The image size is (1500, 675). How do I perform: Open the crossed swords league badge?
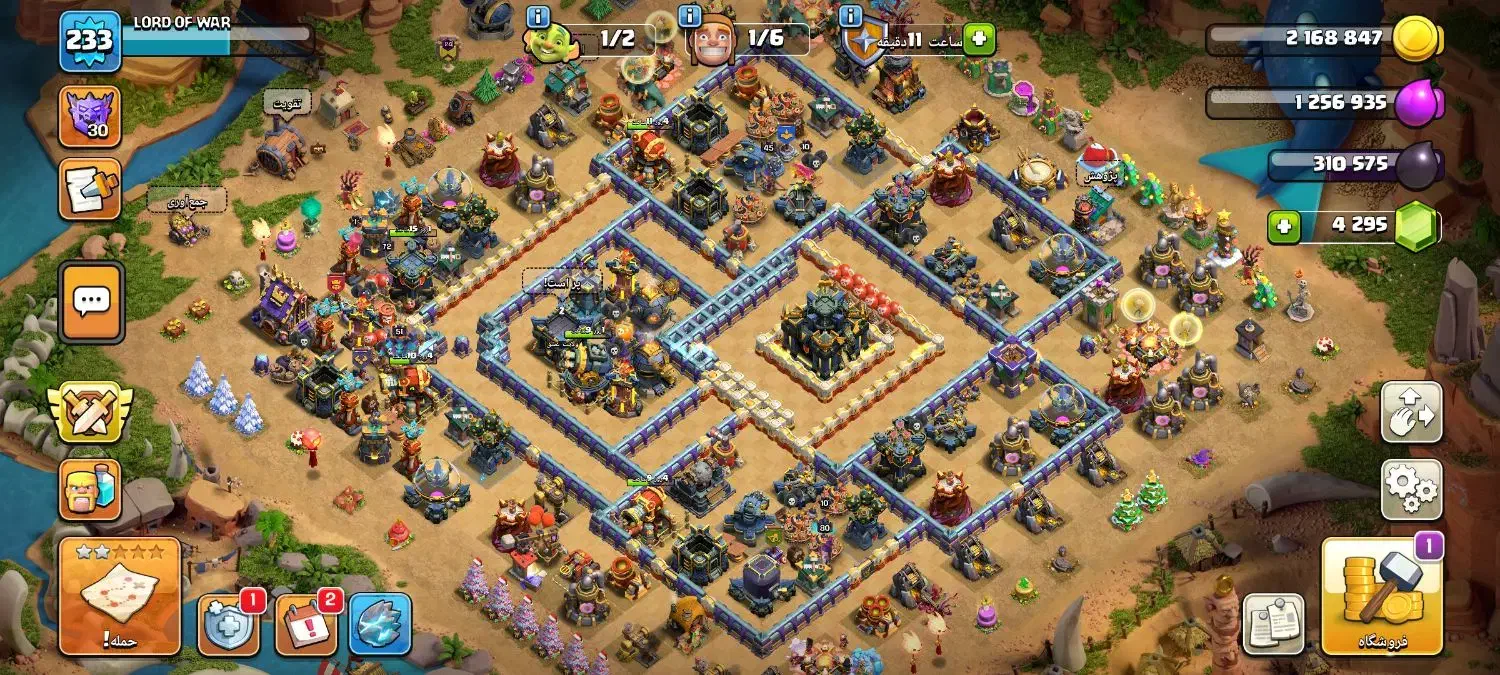point(90,411)
